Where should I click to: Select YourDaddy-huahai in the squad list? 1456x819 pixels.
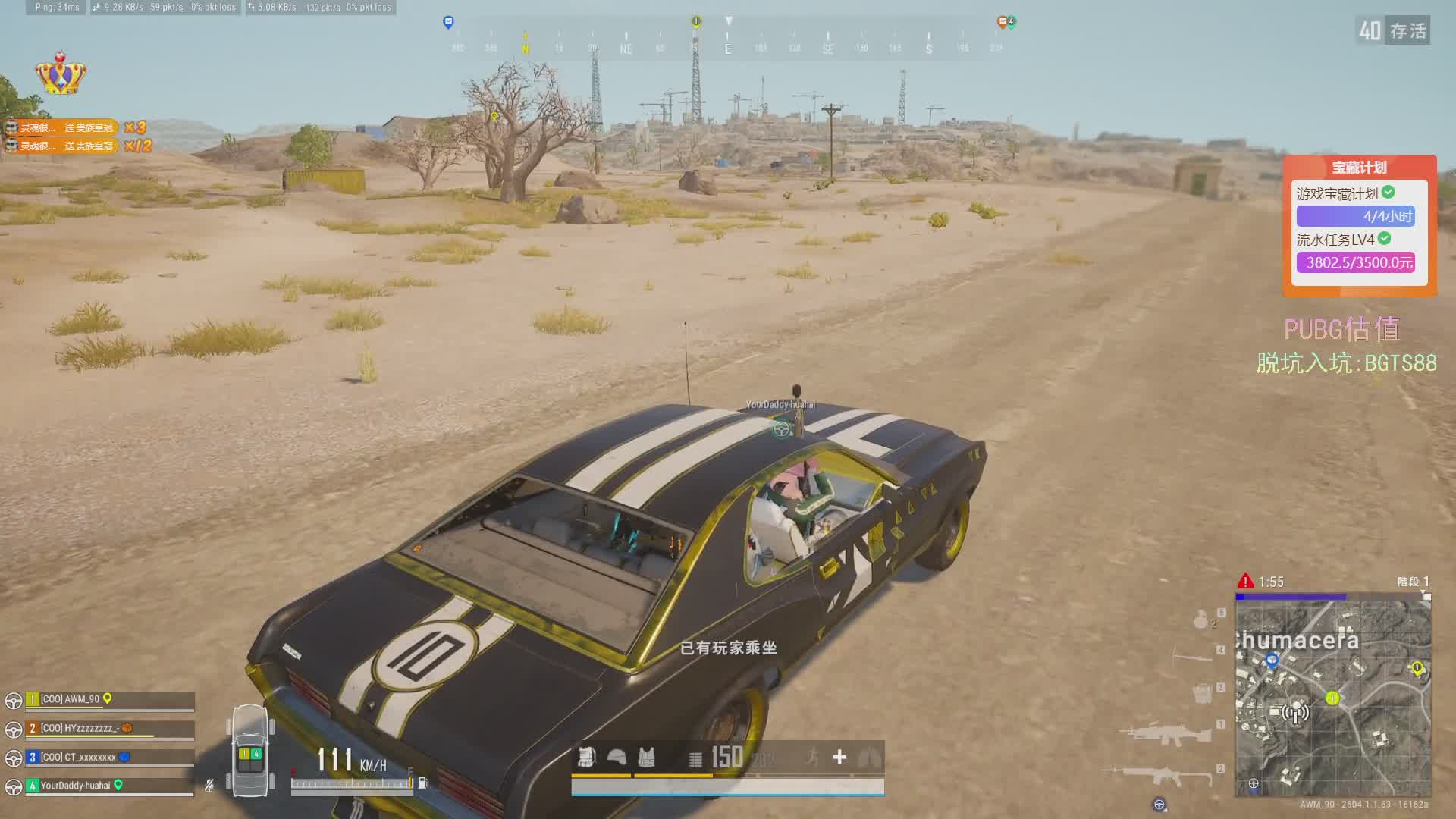(75, 786)
